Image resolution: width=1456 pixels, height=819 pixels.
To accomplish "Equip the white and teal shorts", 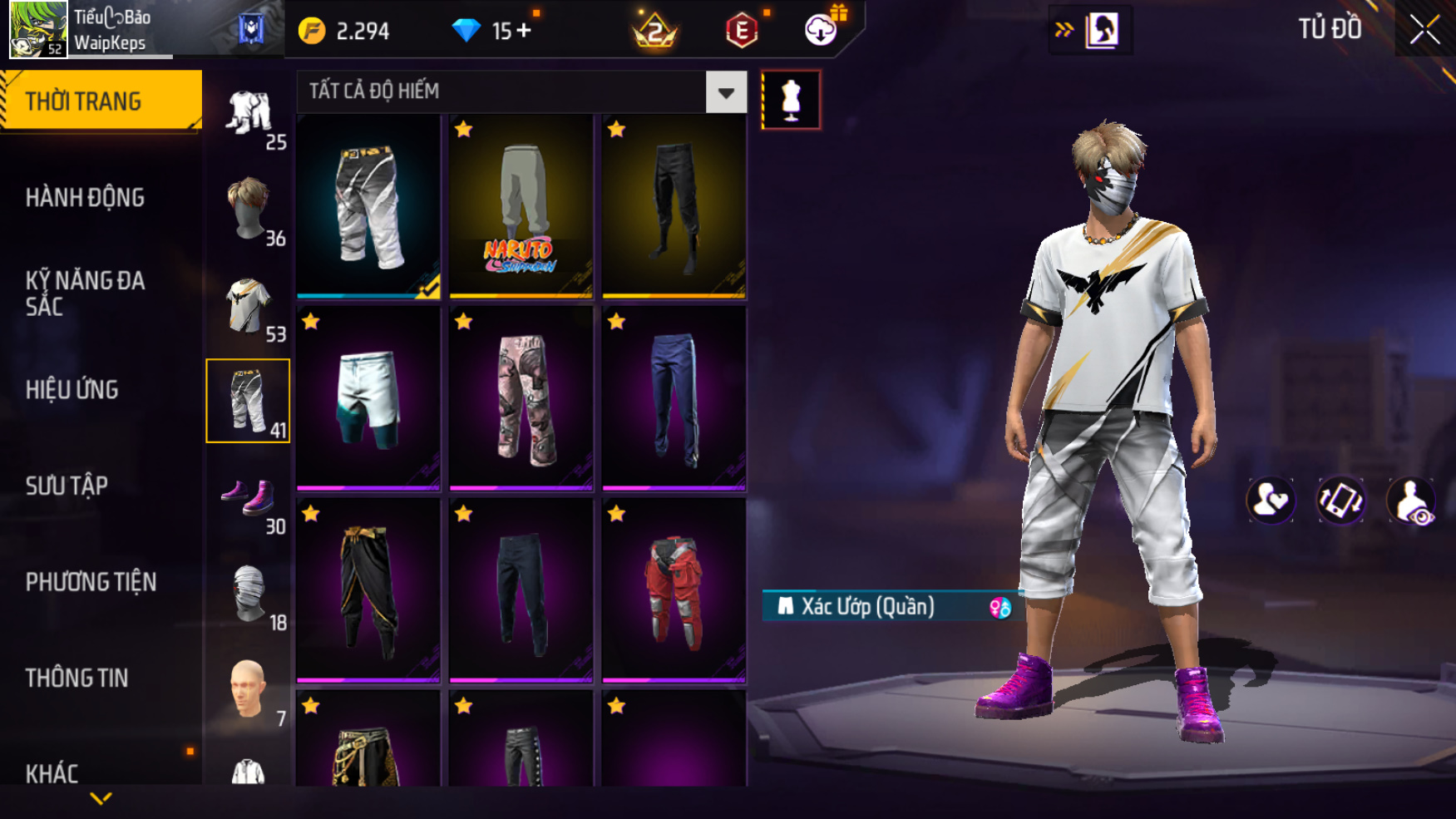I will pyautogui.click(x=368, y=398).
